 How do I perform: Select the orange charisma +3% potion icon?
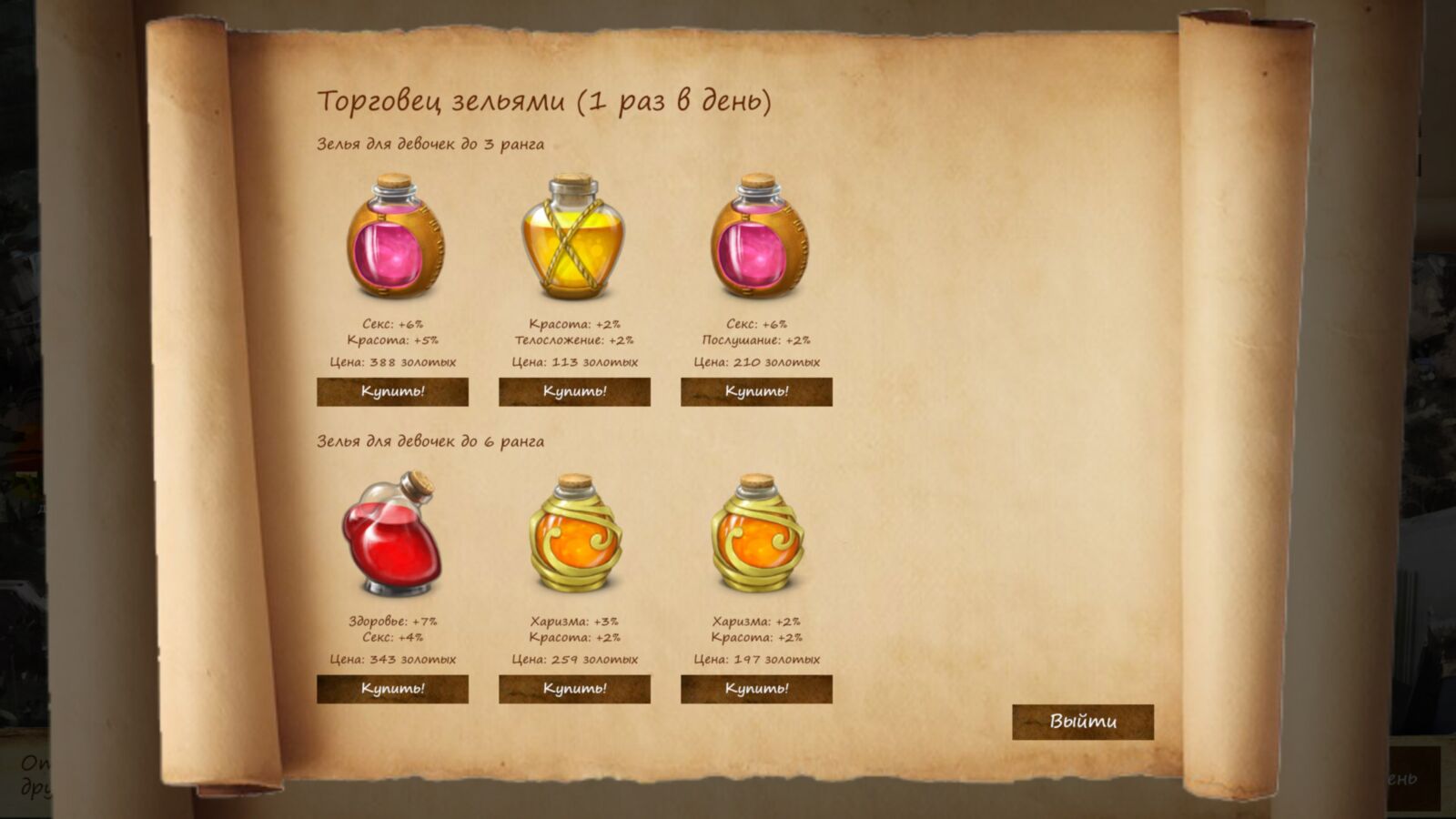574,534
